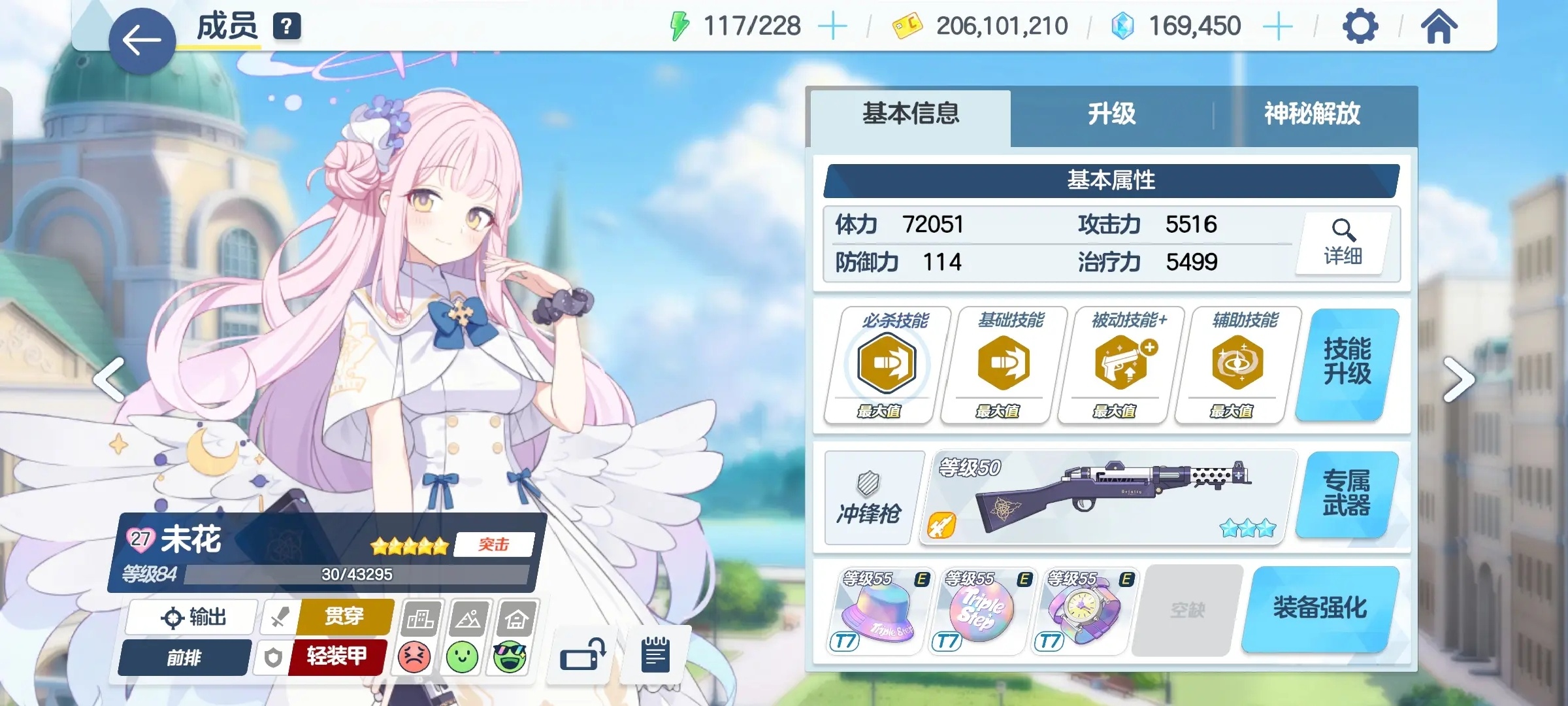Open the 装备强化 equipment enhance button
The height and width of the screenshot is (706, 1568).
(x=1320, y=609)
